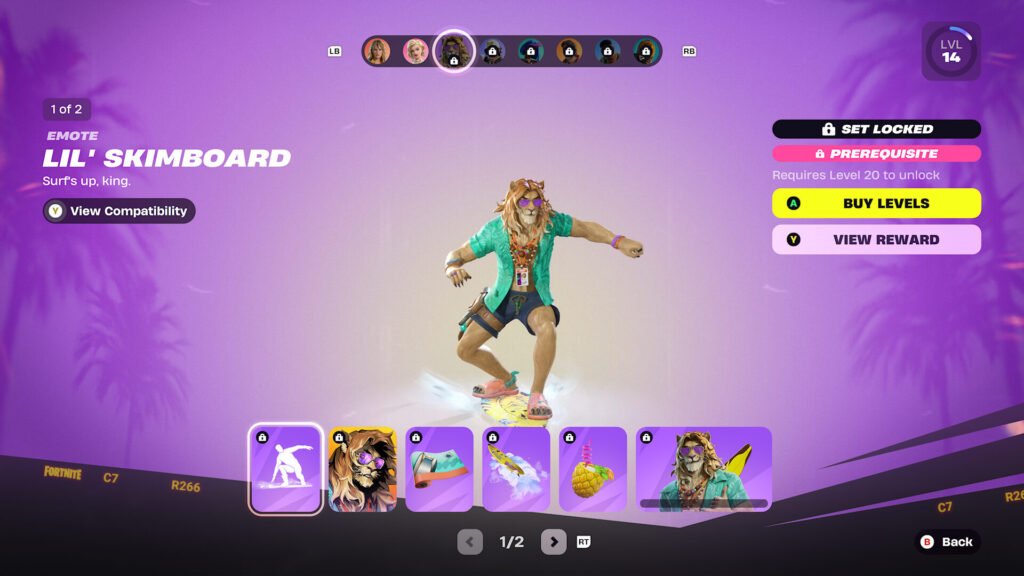Select the first blonde character portrait
Viewport: 1024px width, 576px height.
tap(377, 51)
